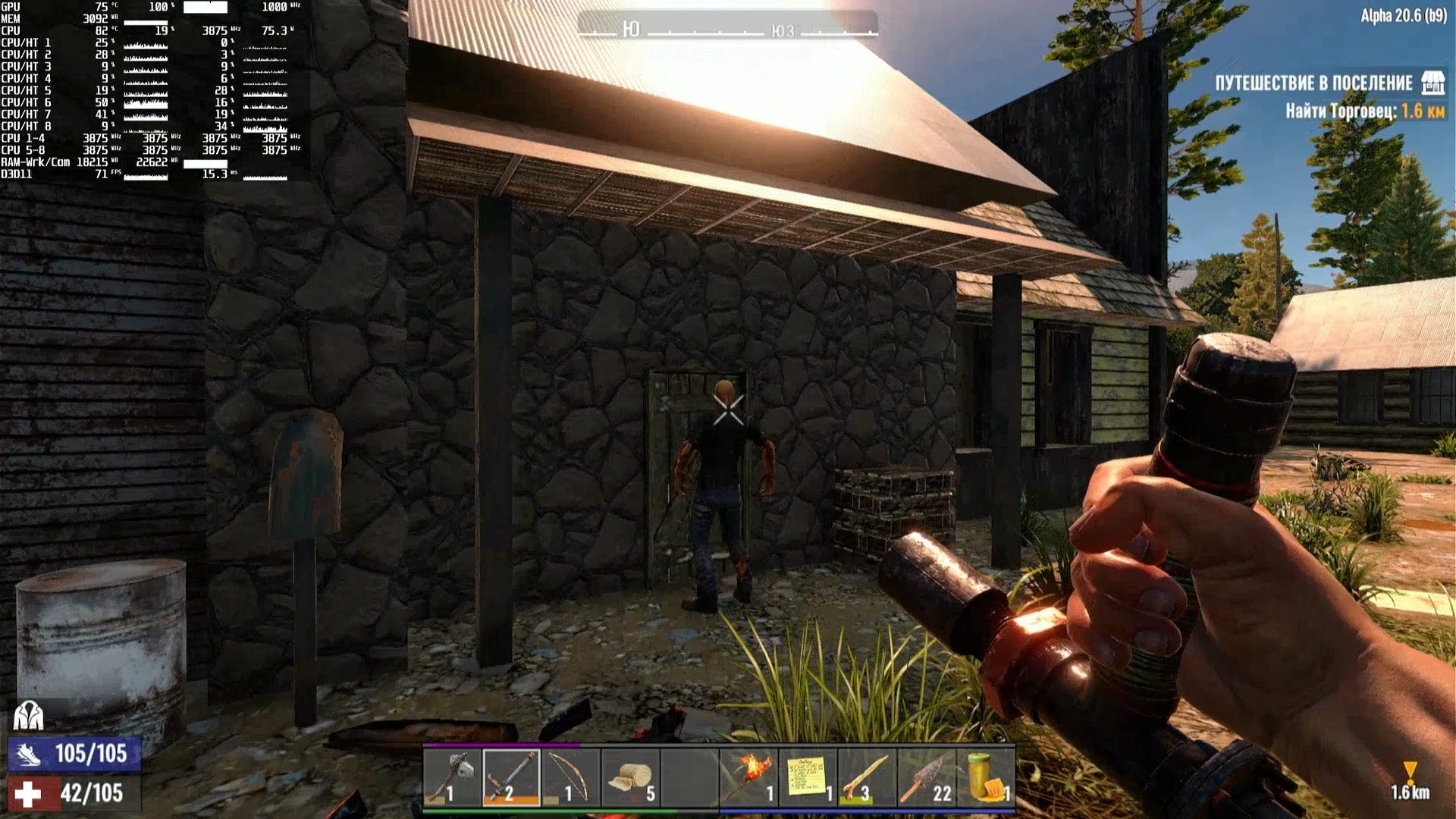Select the stack of 22 arrows

point(926,777)
